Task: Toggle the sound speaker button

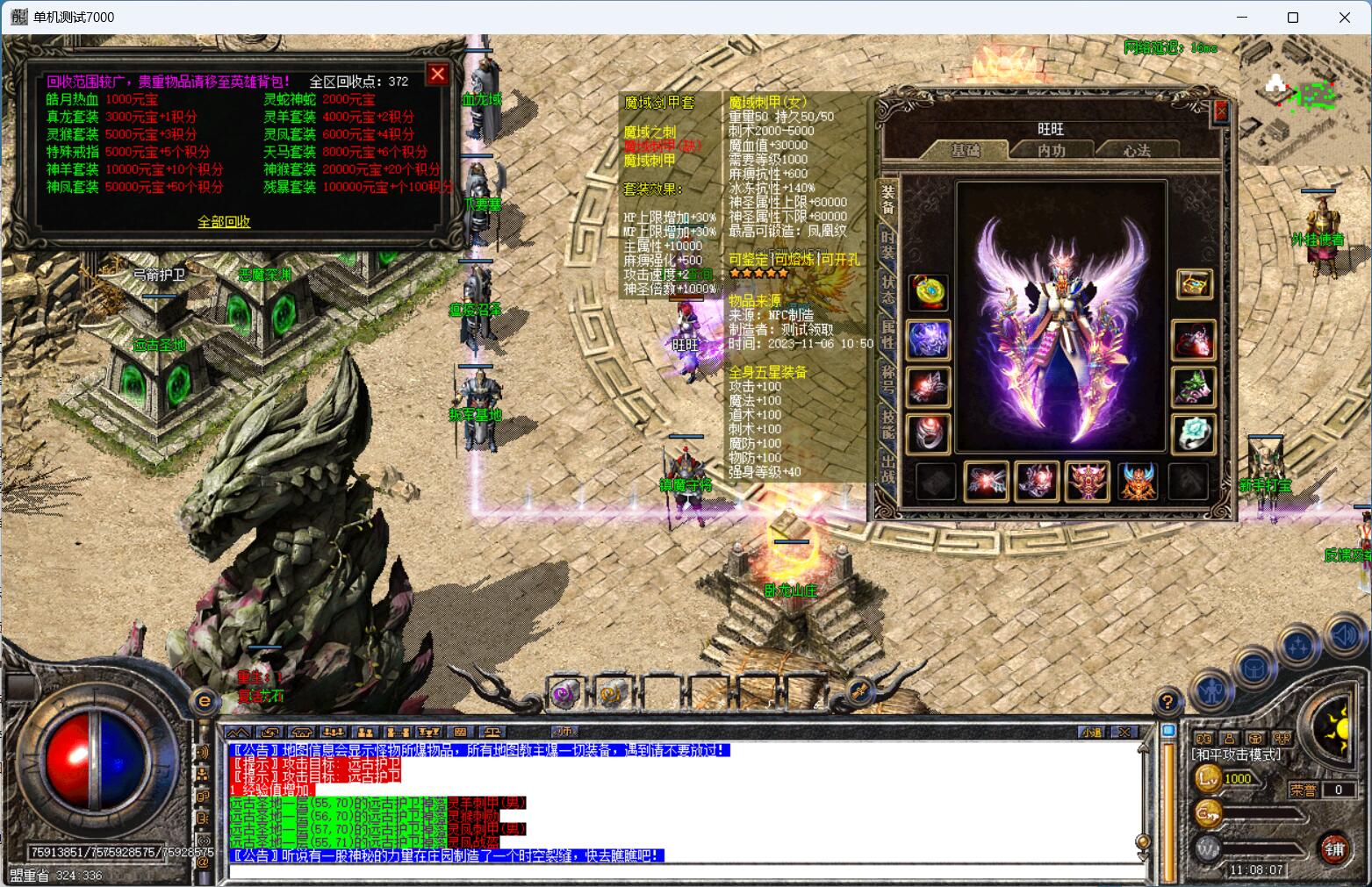Action: click(x=1344, y=635)
